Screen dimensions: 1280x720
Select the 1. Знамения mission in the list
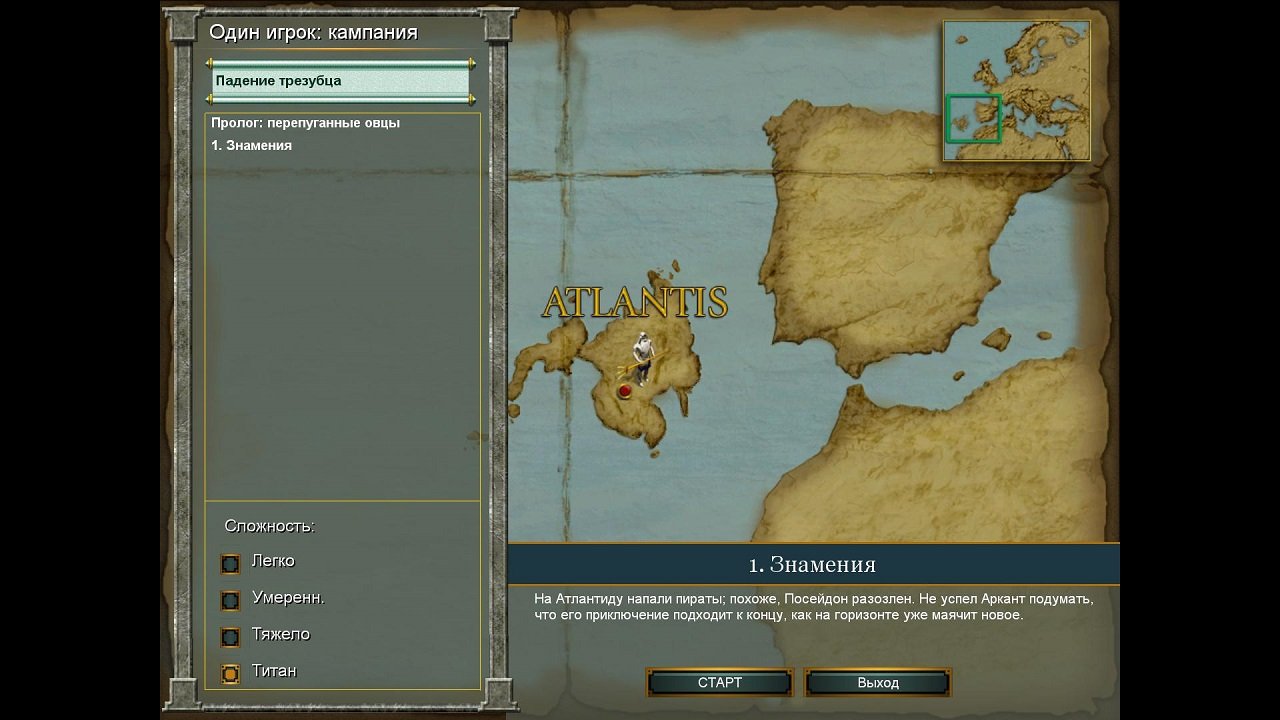click(x=253, y=145)
